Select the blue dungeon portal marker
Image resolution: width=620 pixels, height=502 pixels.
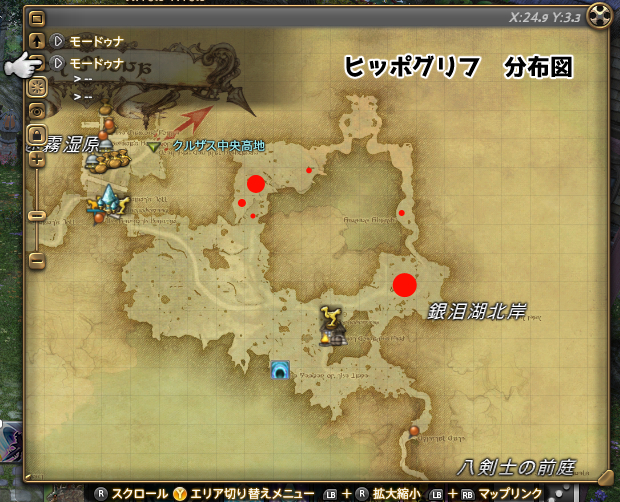tap(281, 371)
